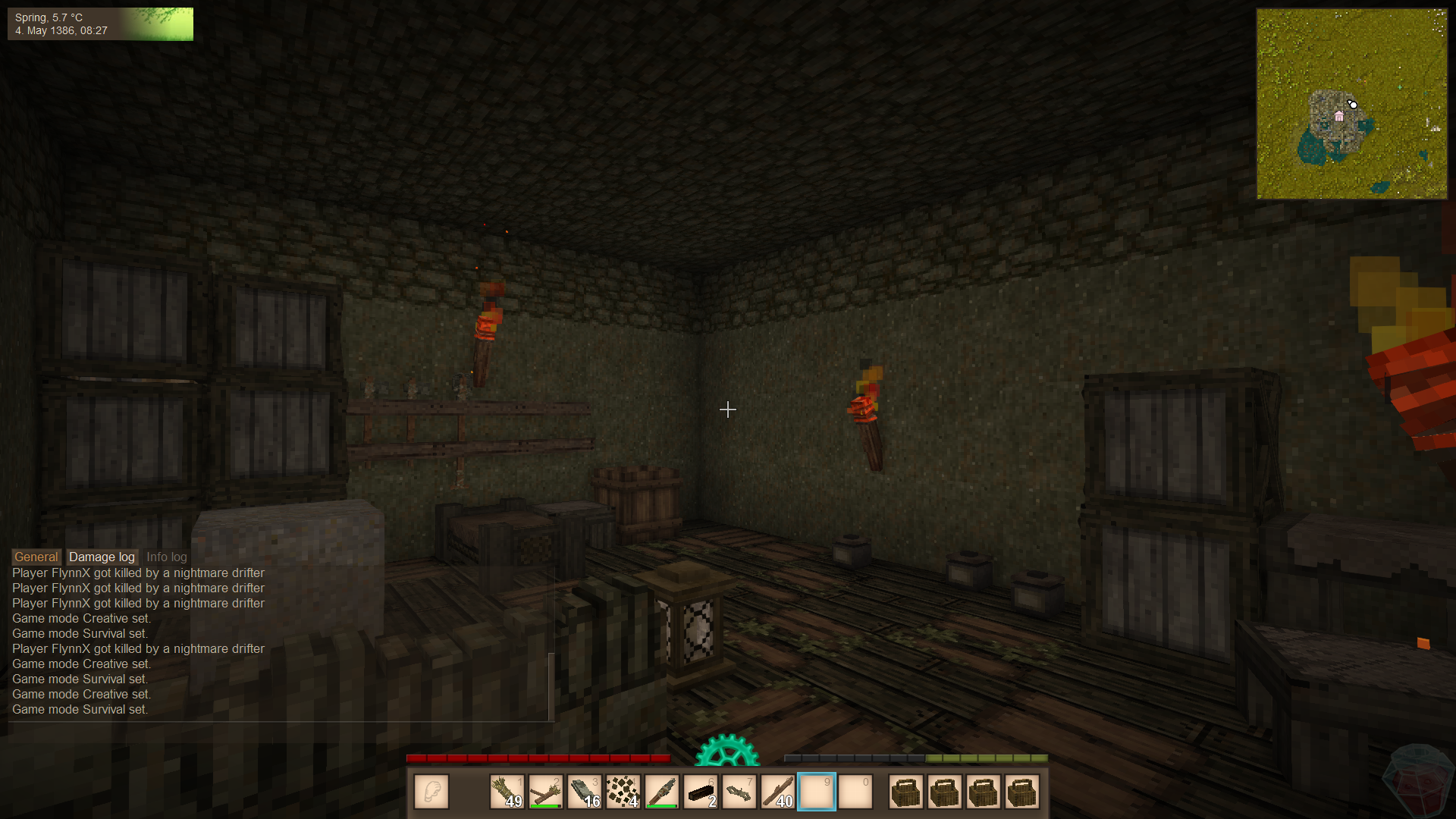Choose the stack of 16 stones
The image size is (1456, 819).
click(x=584, y=792)
